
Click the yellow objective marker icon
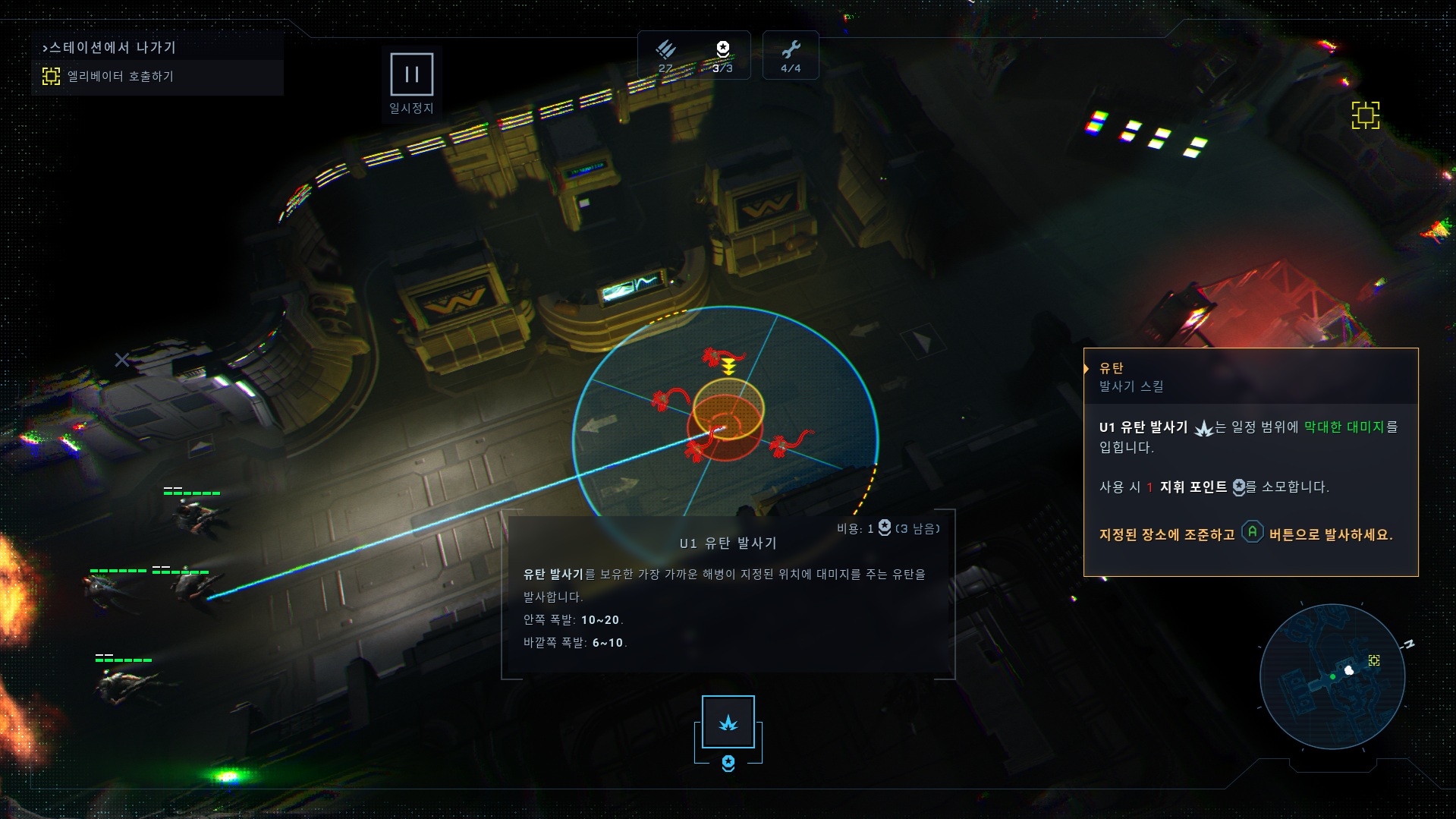(1365, 115)
